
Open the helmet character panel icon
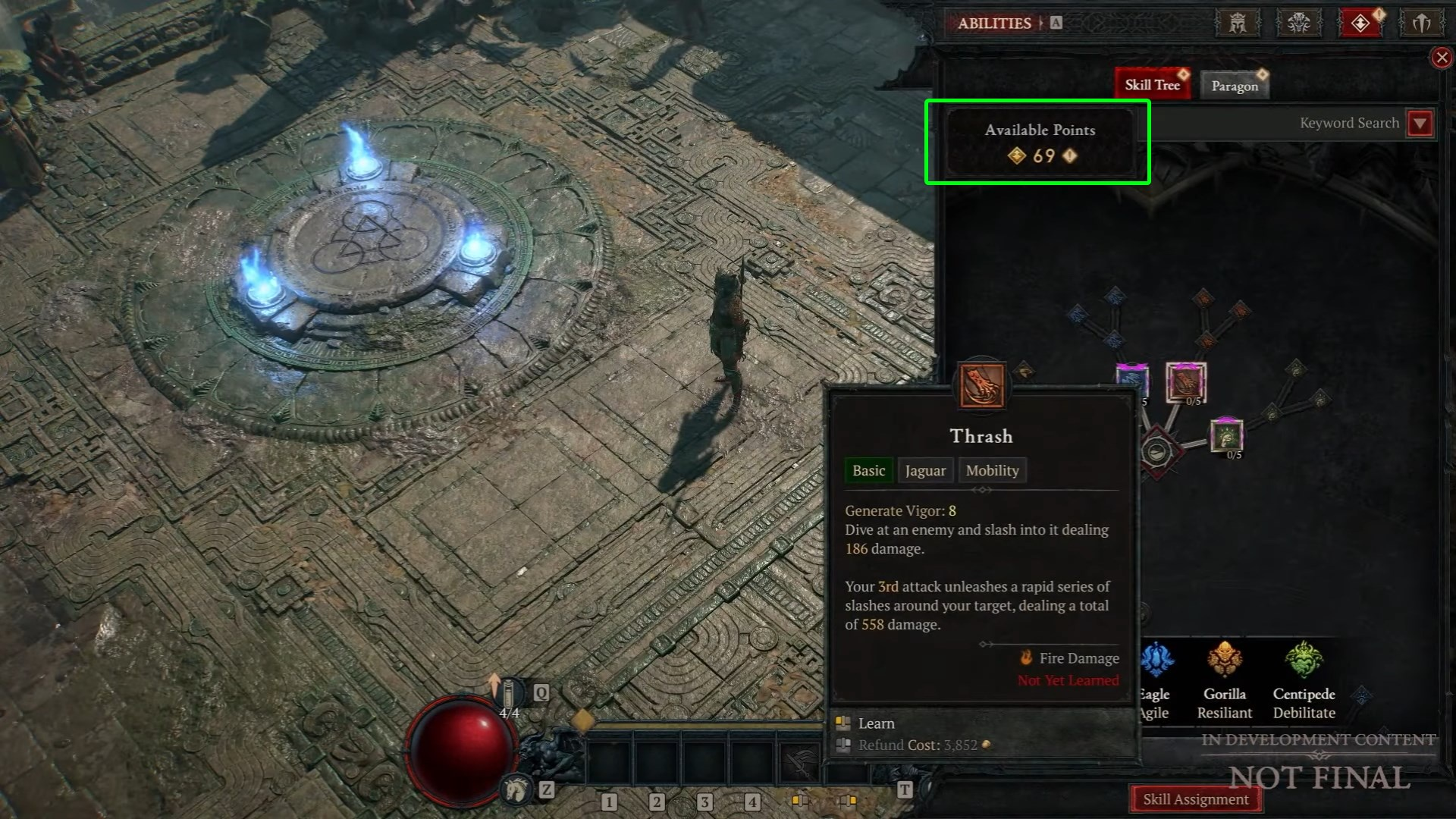1238,23
